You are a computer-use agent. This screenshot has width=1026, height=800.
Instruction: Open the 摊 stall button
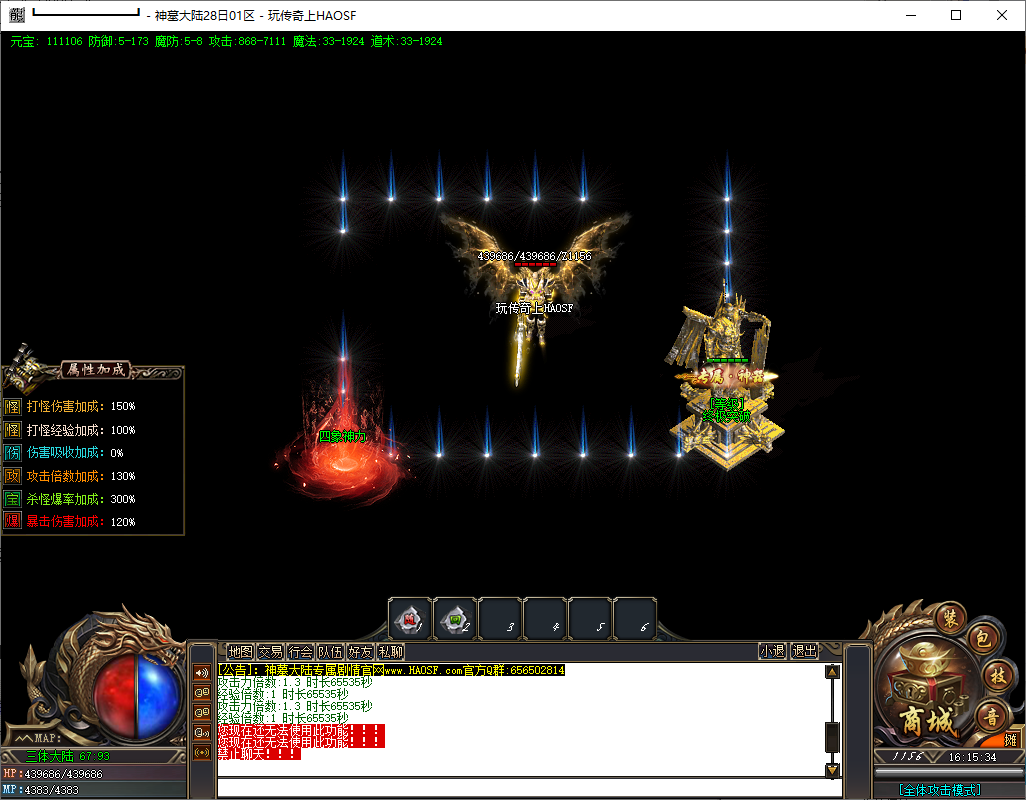click(x=1011, y=740)
